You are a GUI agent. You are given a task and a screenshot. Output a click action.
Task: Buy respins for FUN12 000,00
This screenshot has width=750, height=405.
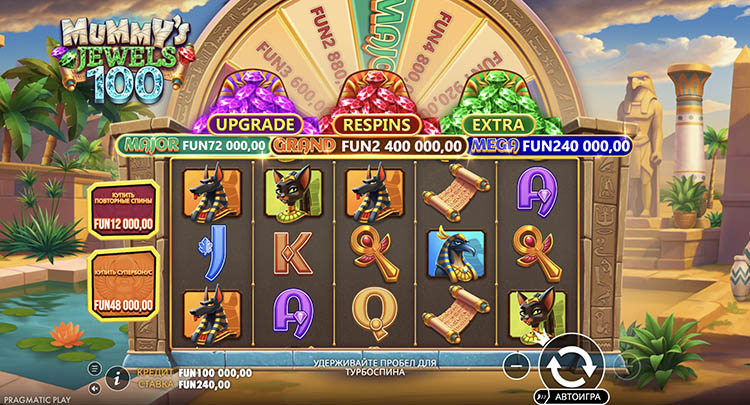click(124, 210)
